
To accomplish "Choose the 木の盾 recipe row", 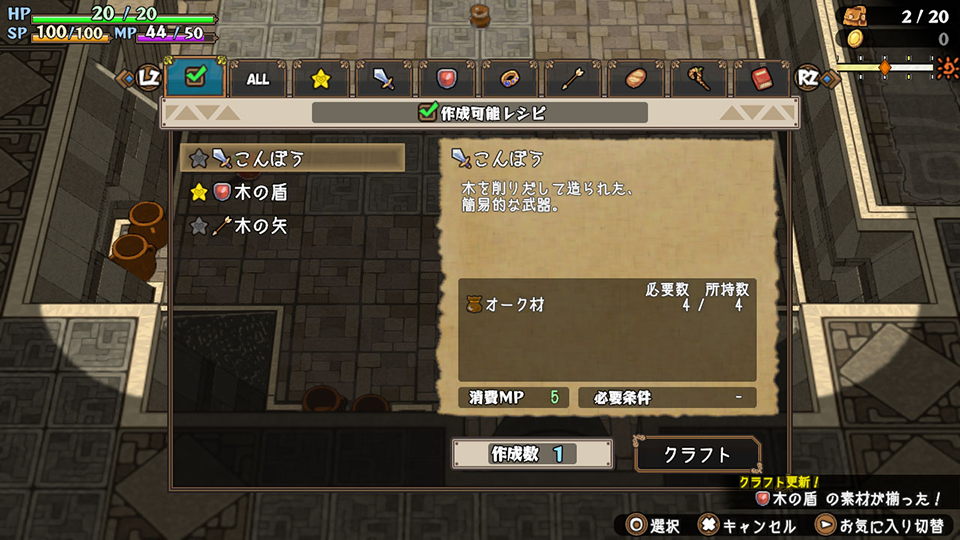I will (x=260, y=191).
